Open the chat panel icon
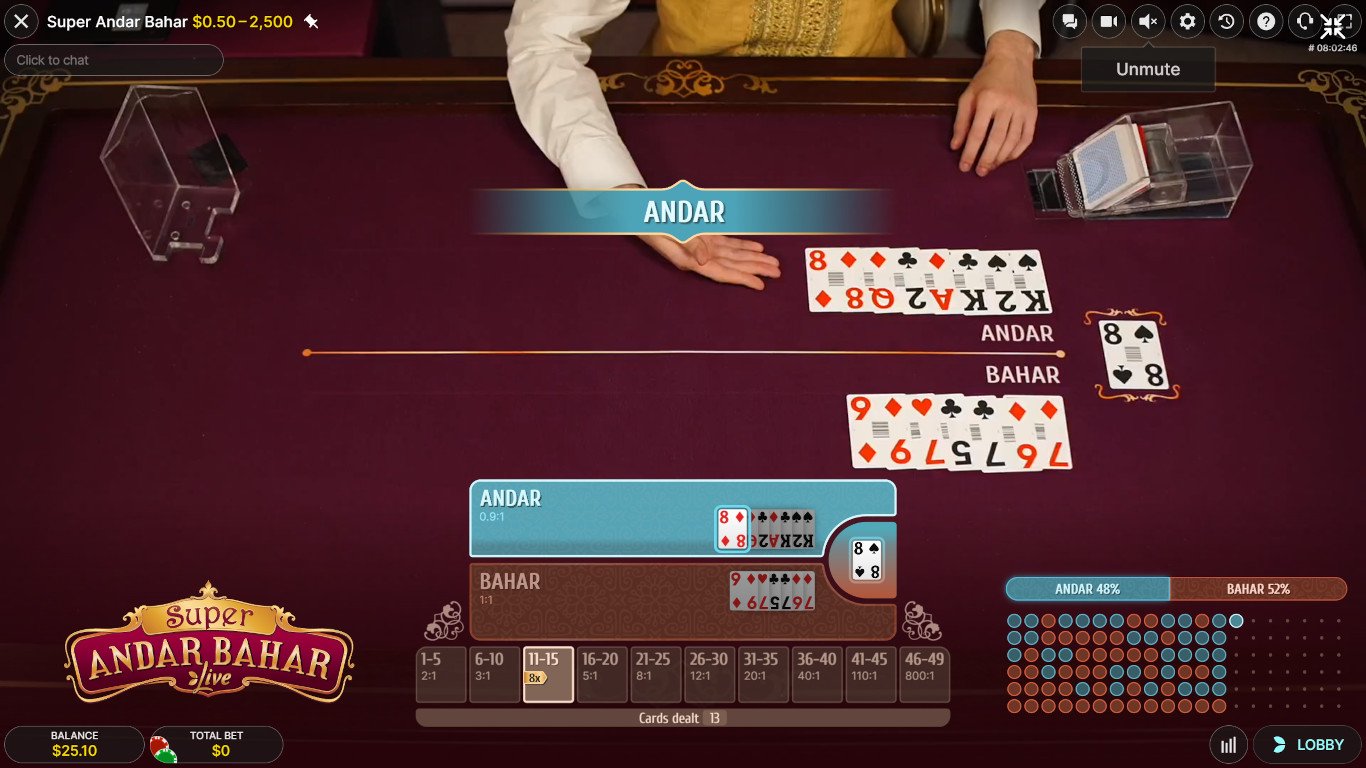The height and width of the screenshot is (768, 1366). point(1068,21)
